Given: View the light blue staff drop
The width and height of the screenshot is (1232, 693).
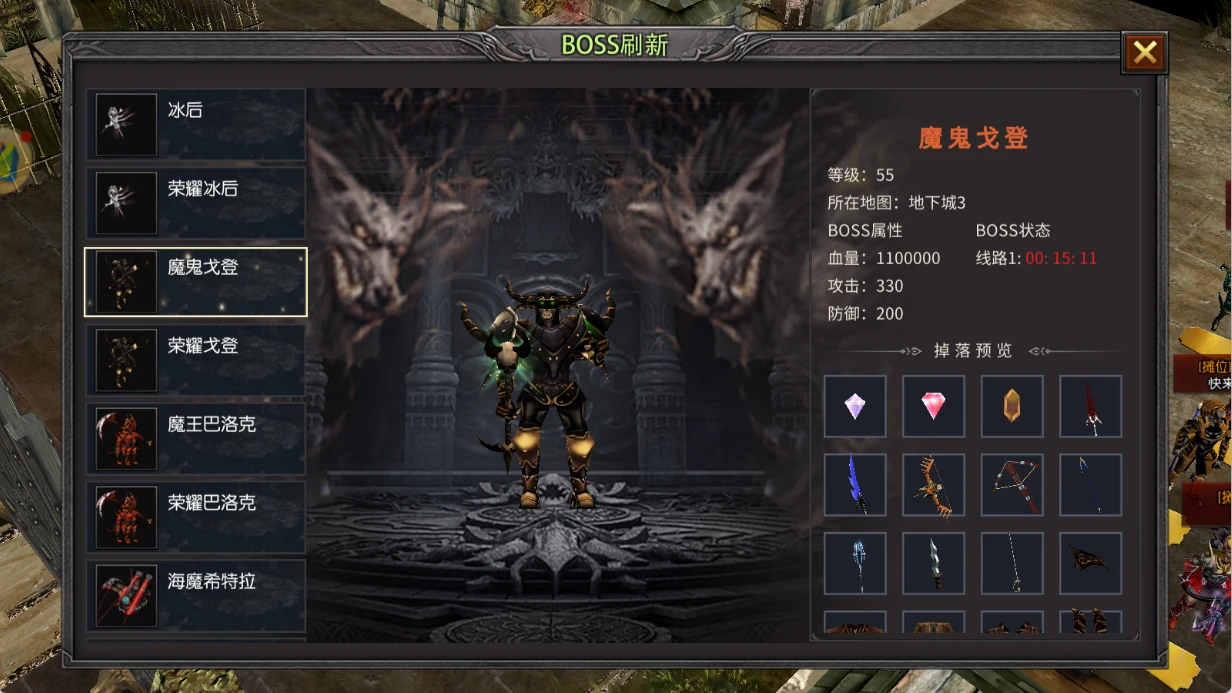Looking at the screenshot, I should [855, 563].
